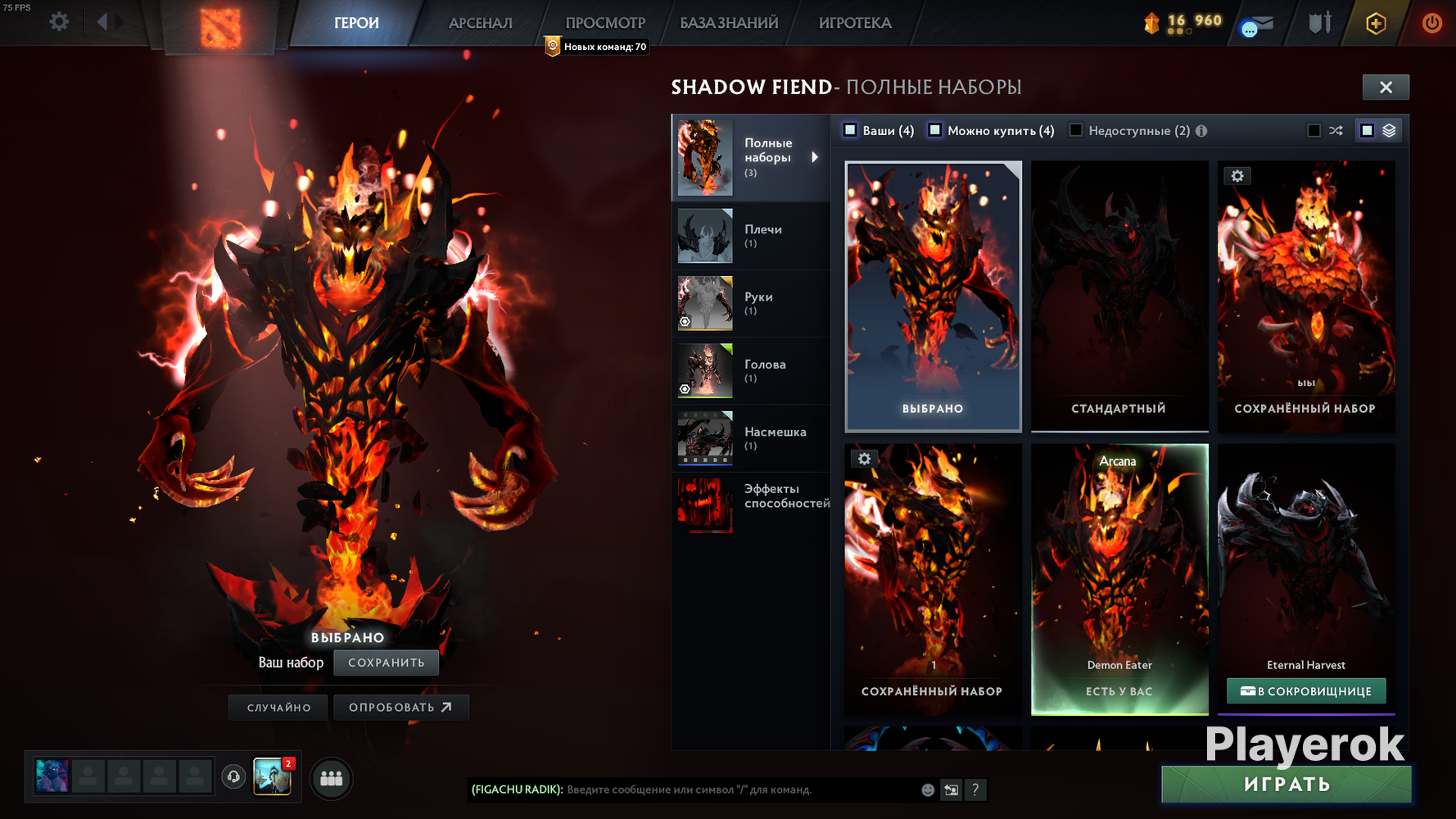
Task: Choose the Голова item category
Action: (751, 370)
